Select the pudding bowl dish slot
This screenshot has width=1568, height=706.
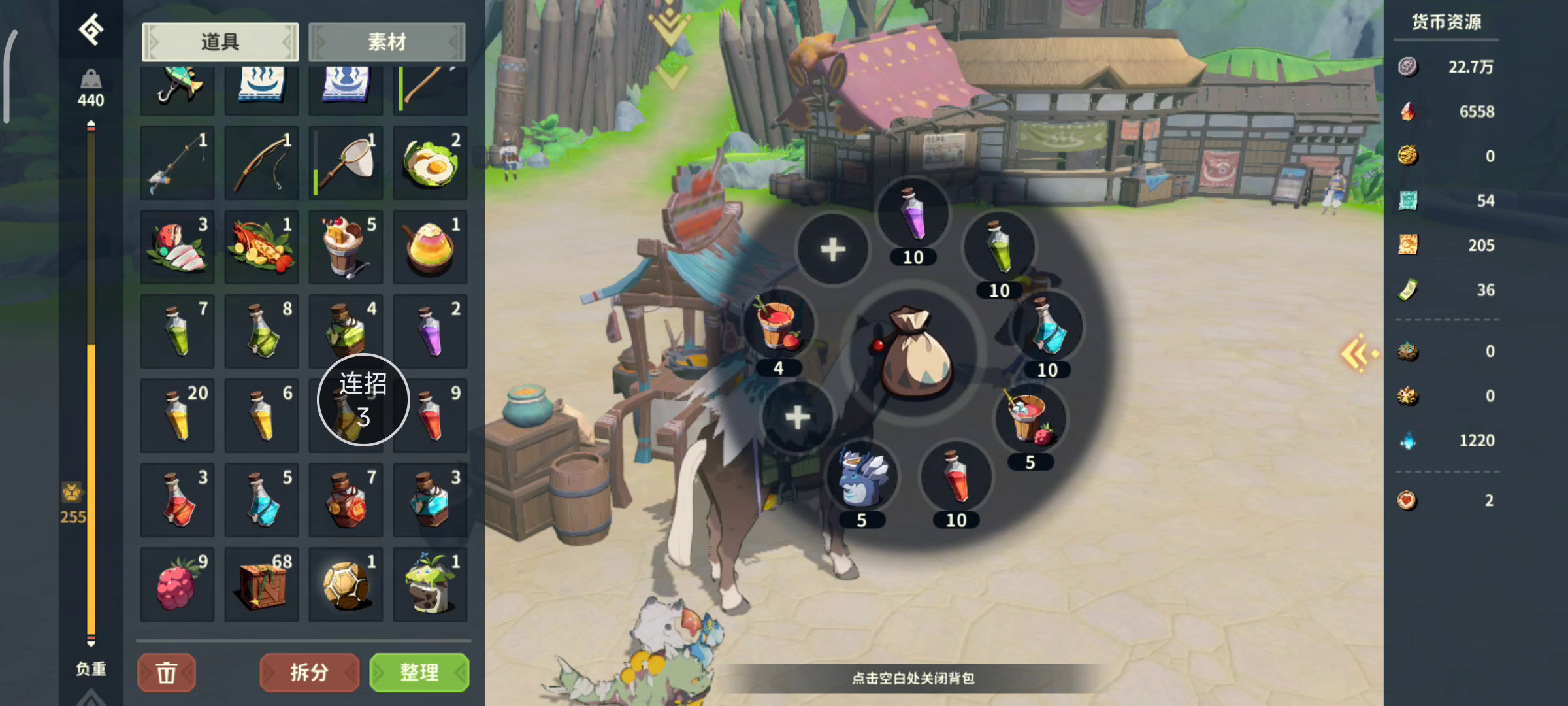pos(430,247)
